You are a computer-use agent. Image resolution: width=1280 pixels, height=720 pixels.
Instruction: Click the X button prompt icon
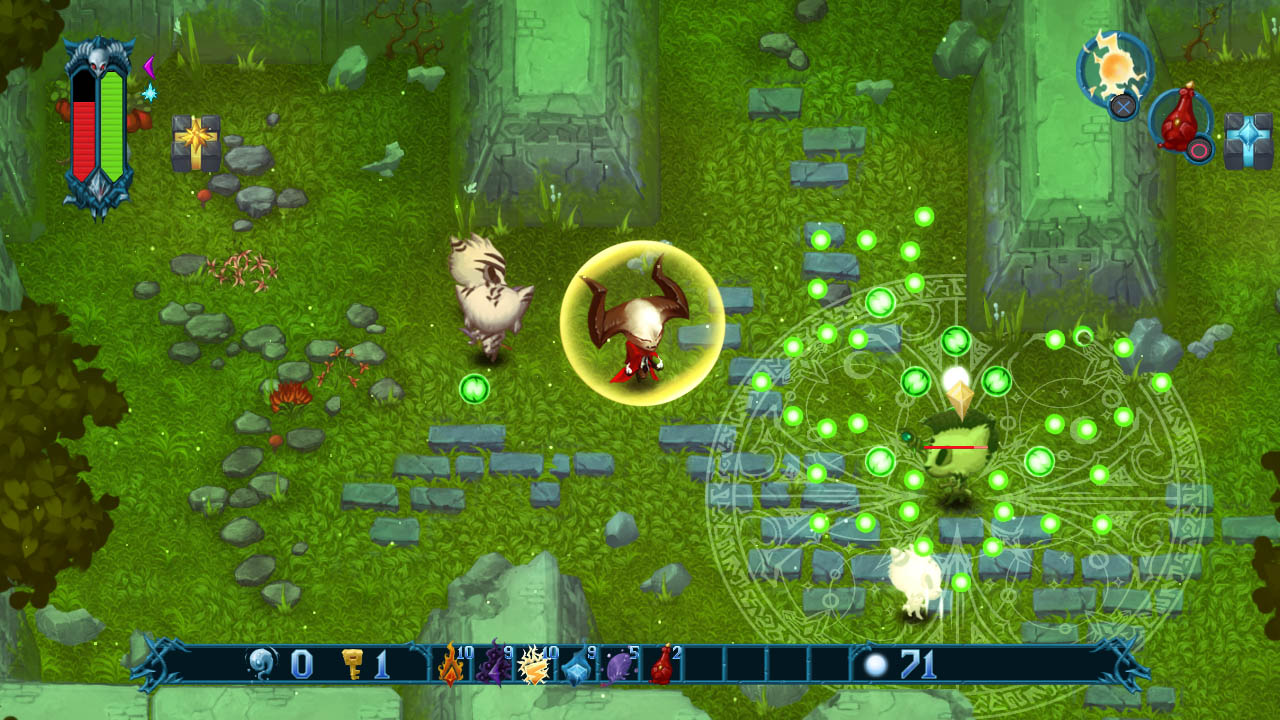tap(1123, 106)
